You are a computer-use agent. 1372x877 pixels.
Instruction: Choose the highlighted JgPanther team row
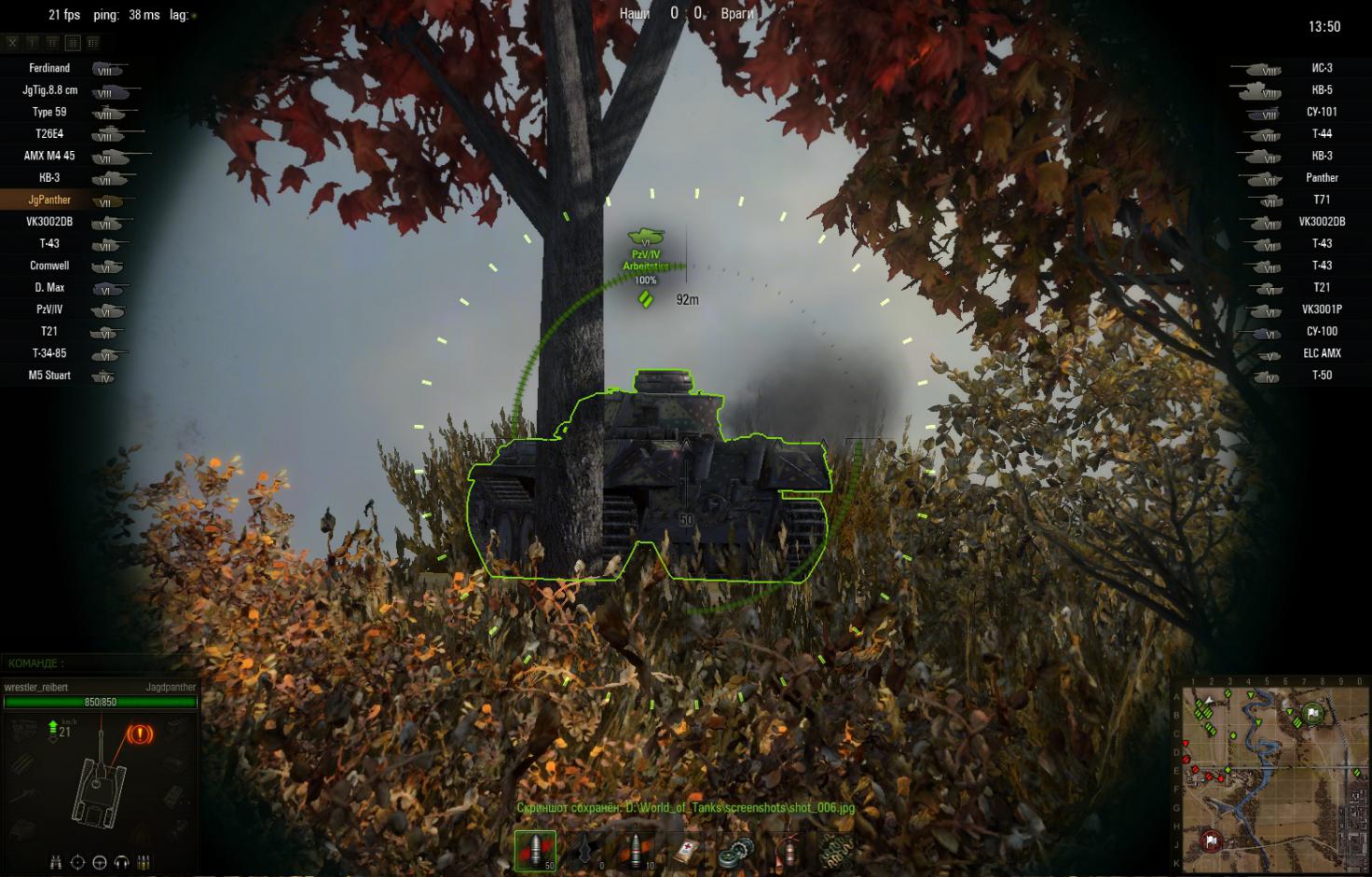click(x=49, y=199)
